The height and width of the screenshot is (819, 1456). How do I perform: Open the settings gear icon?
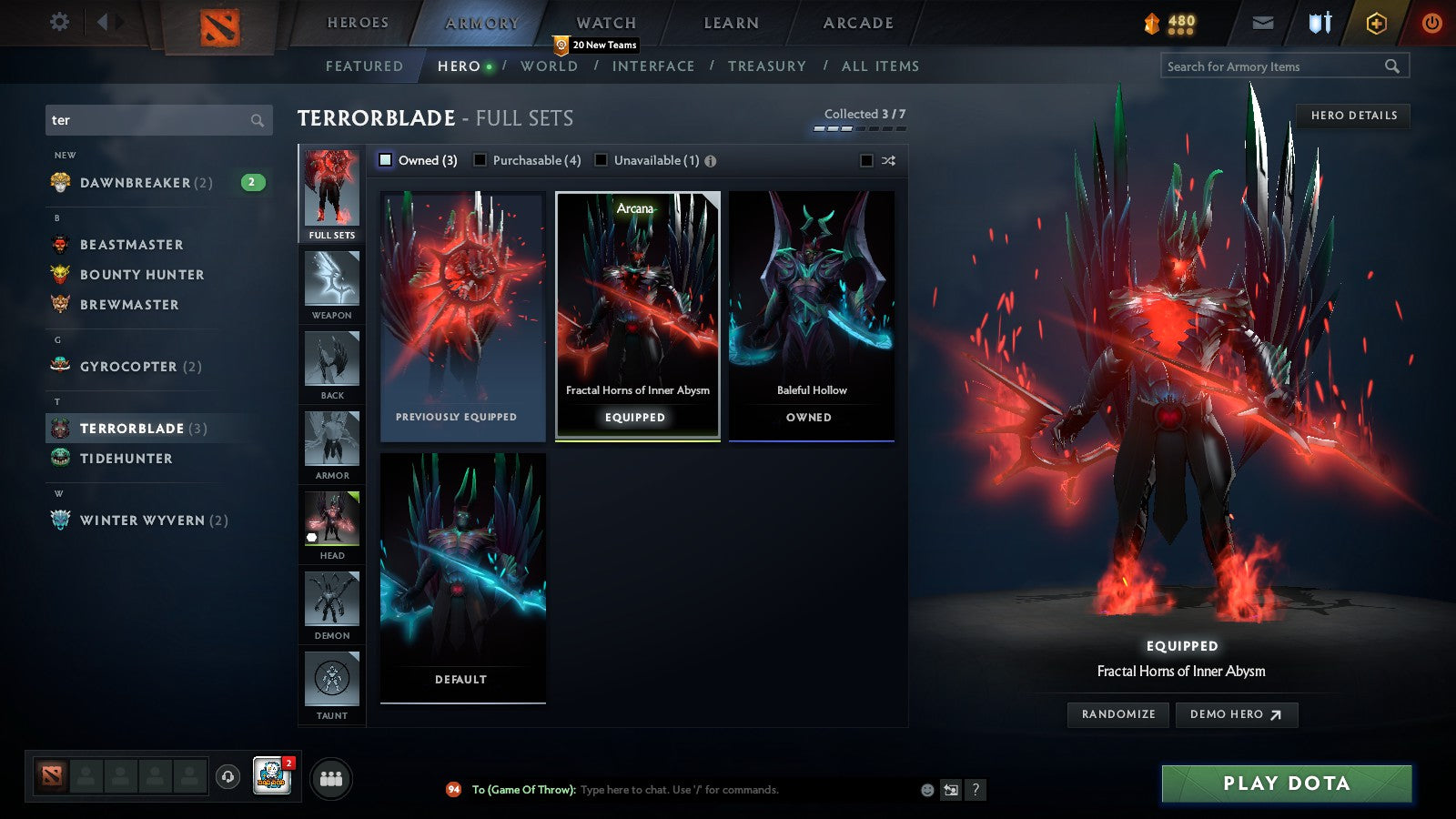pos(59,22)
